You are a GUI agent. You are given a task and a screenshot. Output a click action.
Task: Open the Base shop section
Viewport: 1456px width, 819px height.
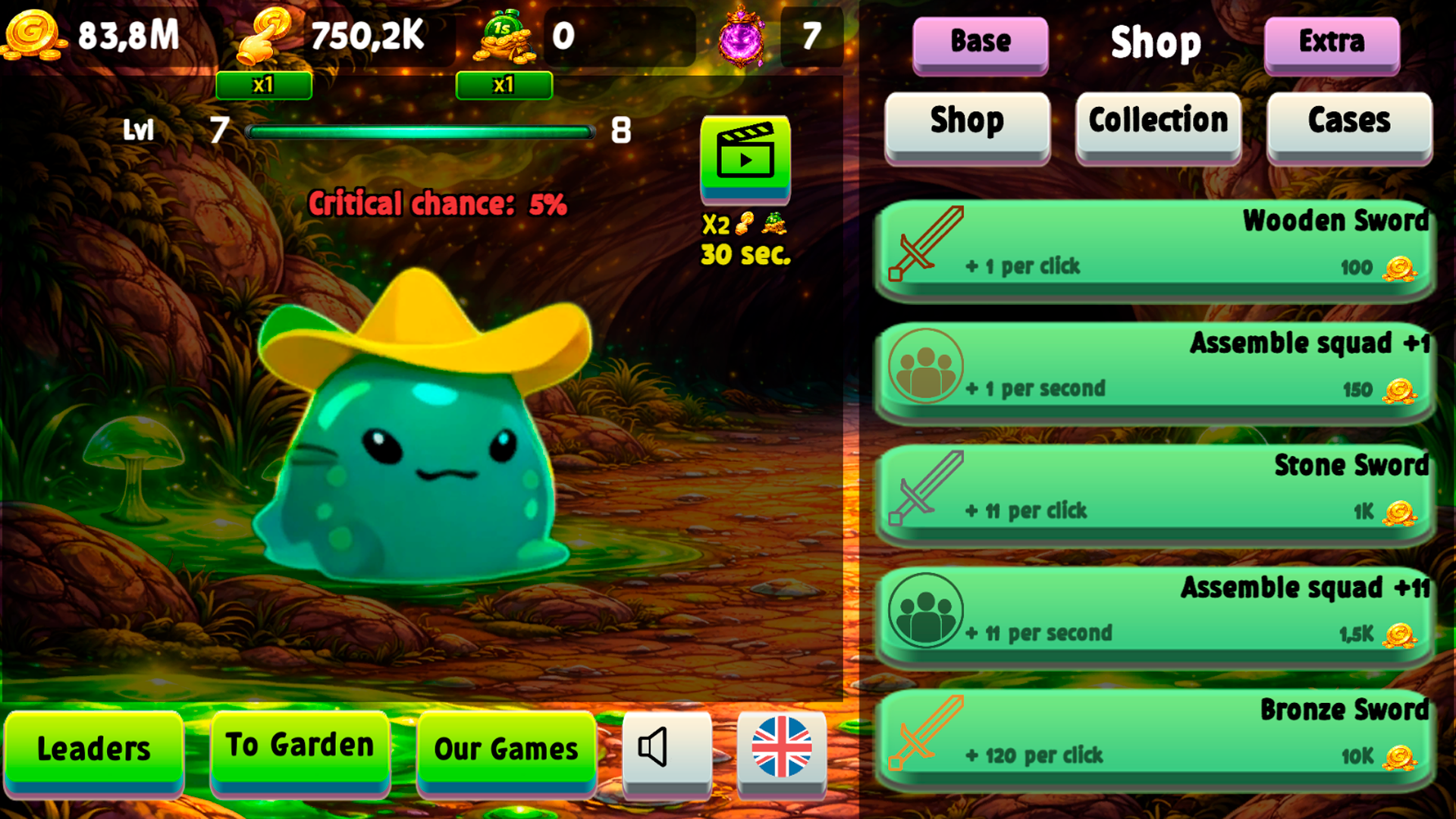[980, 42]
